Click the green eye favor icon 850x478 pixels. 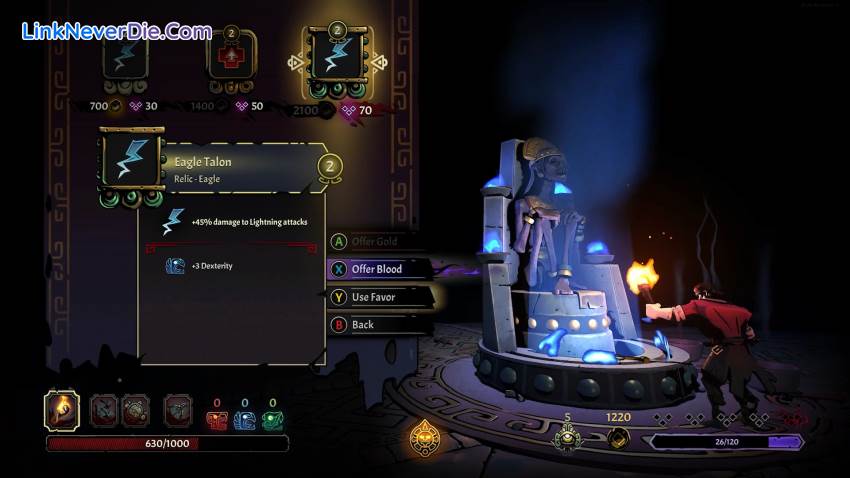point(567,438)
